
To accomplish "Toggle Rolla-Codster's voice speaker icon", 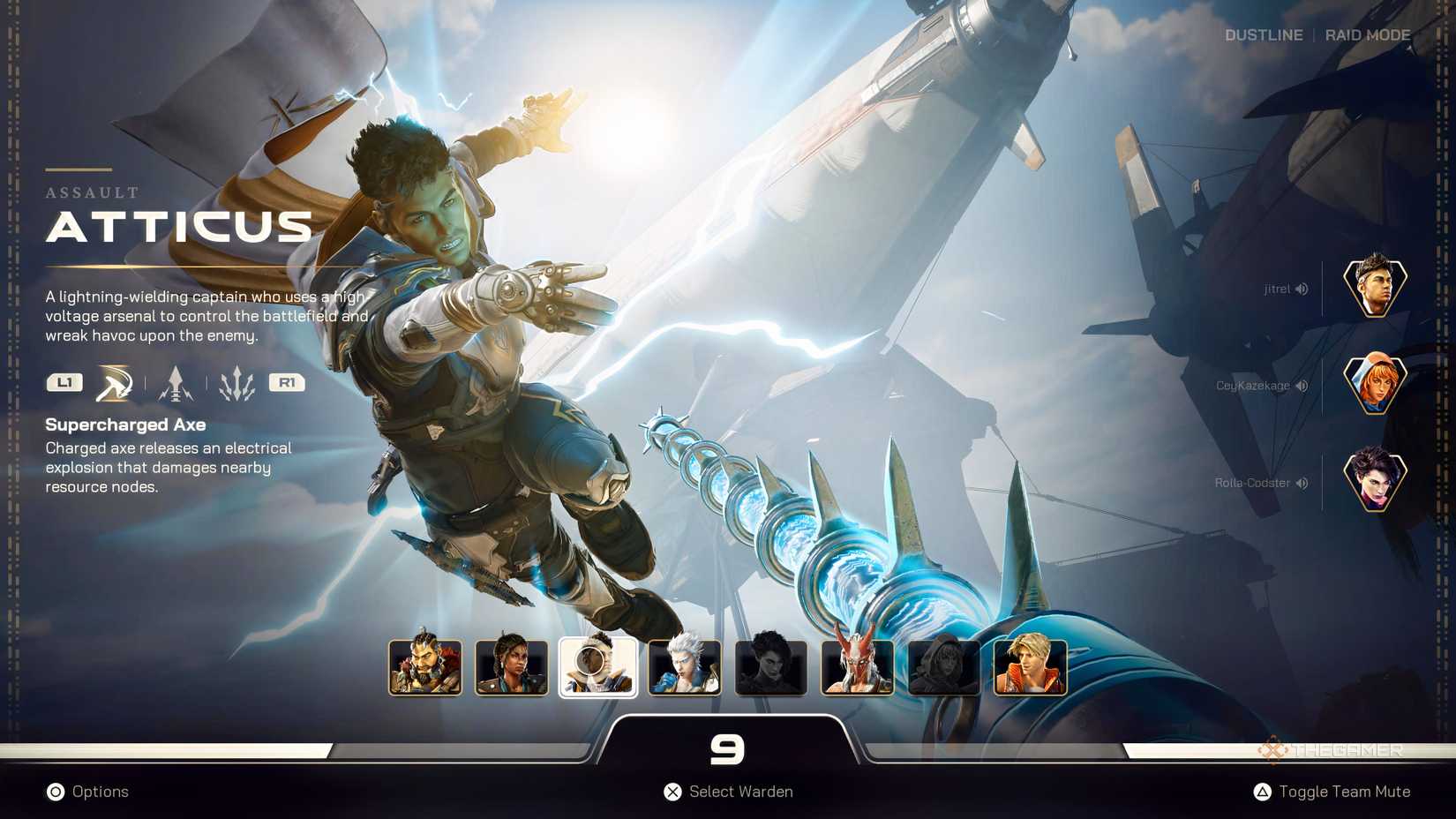I will pyautogui.click(x=1303, y=483).
